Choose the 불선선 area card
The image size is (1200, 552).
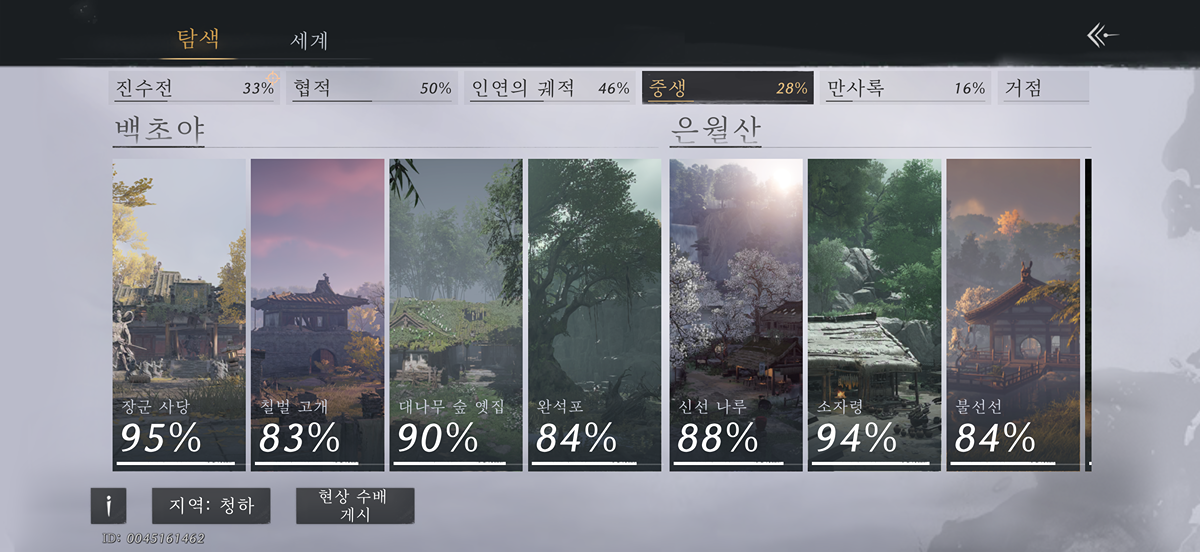[1013, 314]
